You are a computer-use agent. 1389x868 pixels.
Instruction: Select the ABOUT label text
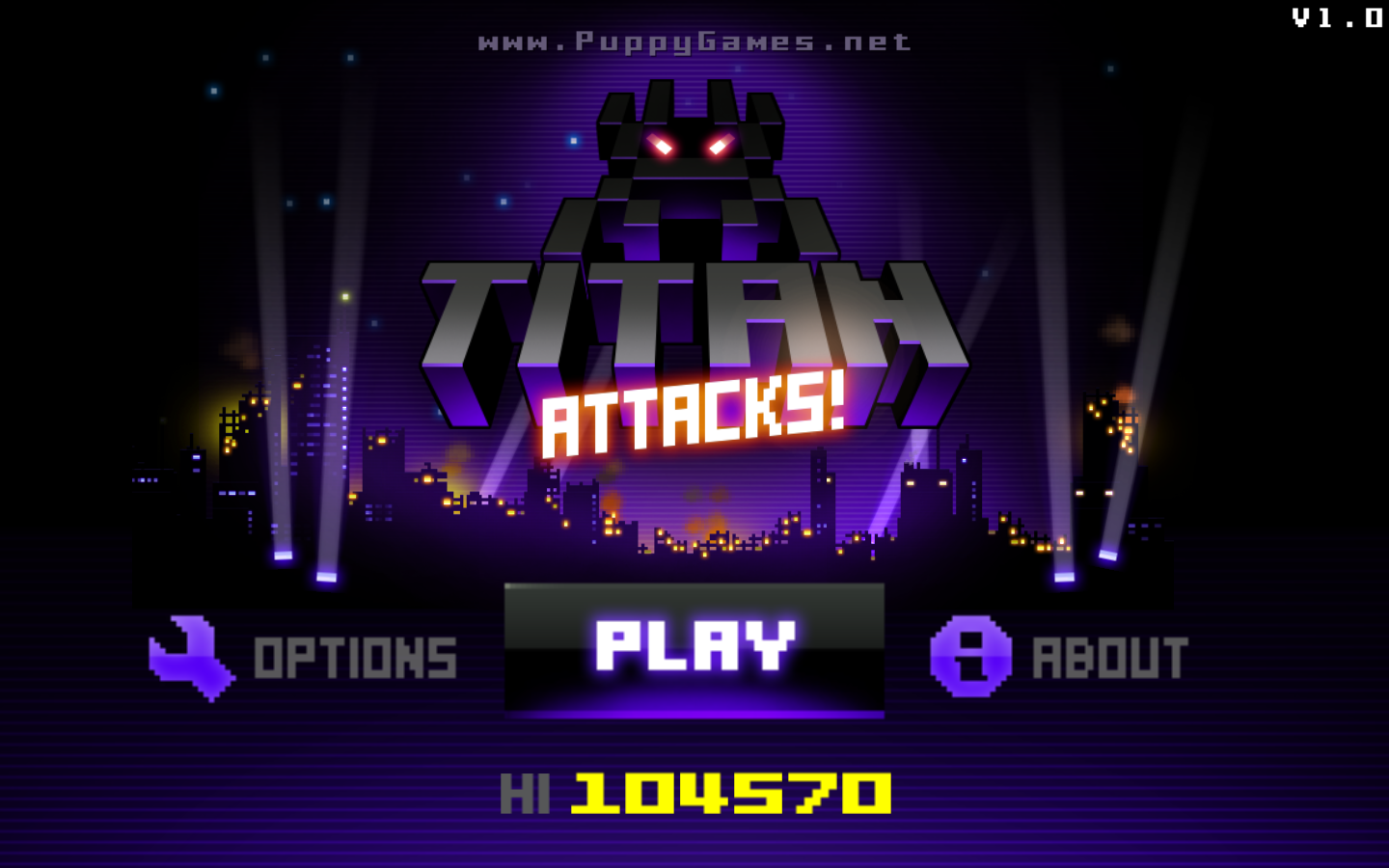[1111, 656]
